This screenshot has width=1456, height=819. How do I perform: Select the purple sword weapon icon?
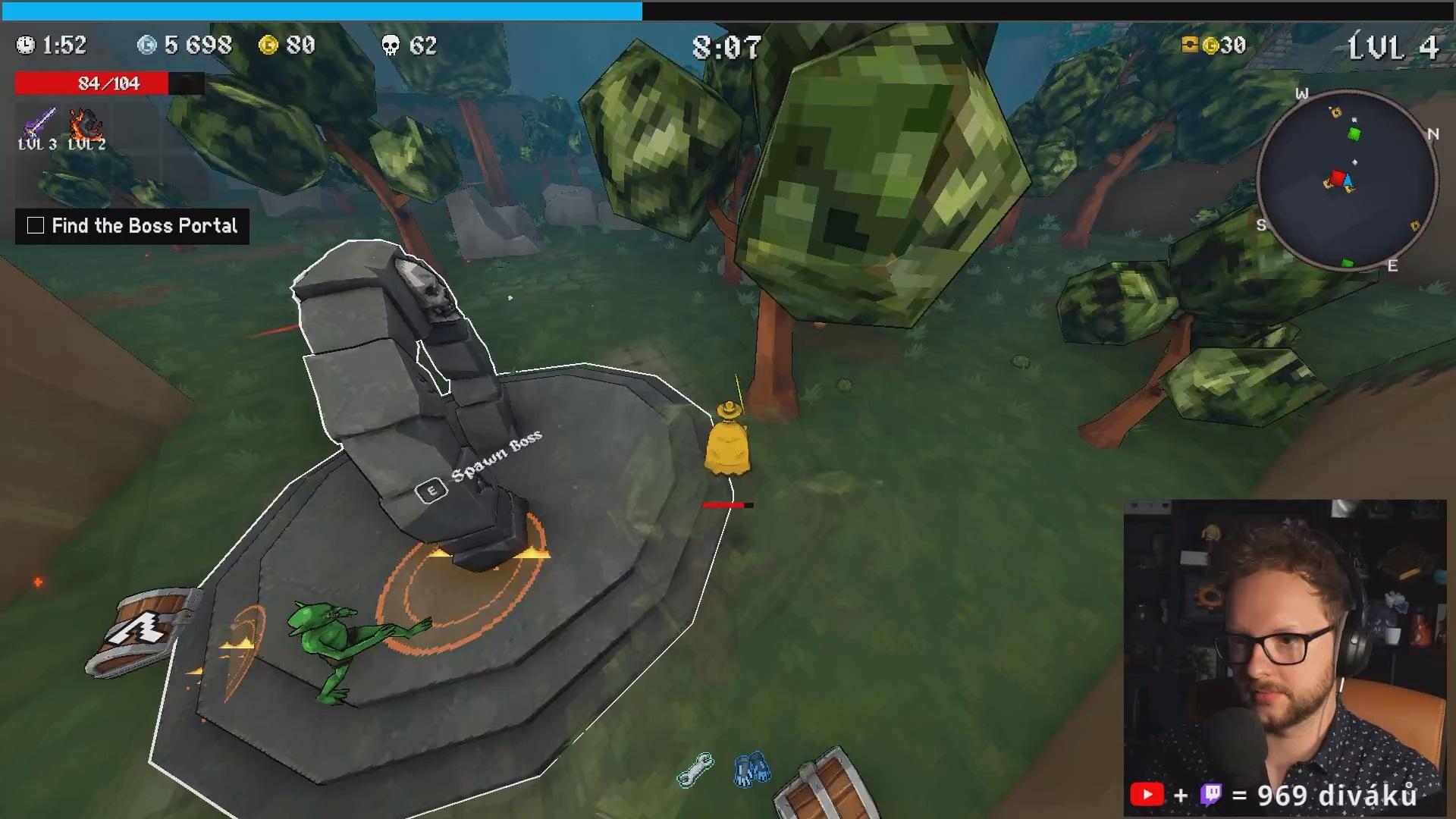coord(38,122)
